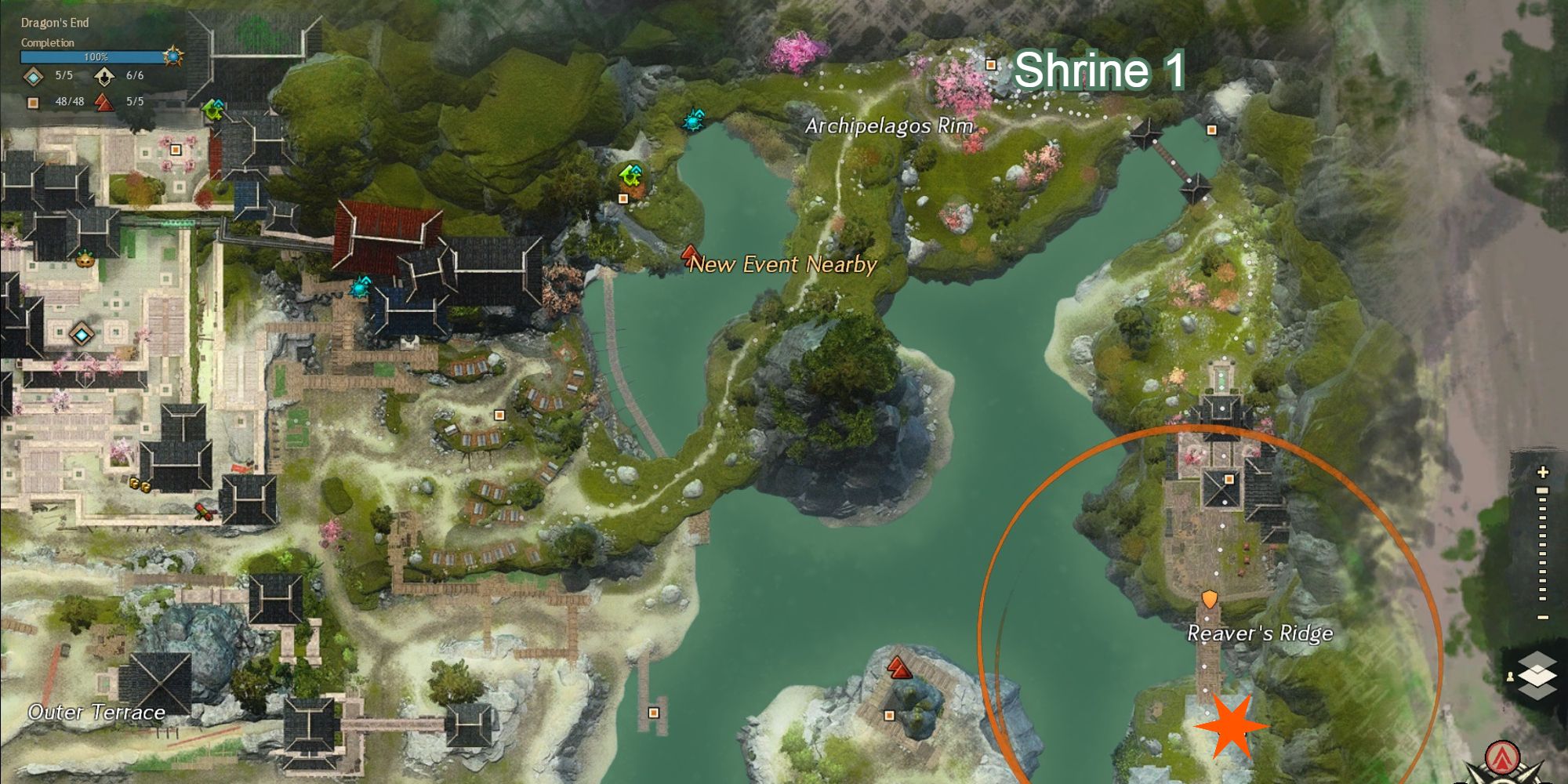Click the coin stack icon near the western buildings
The height and width of the screenshot is (784, 1568).
143,484
